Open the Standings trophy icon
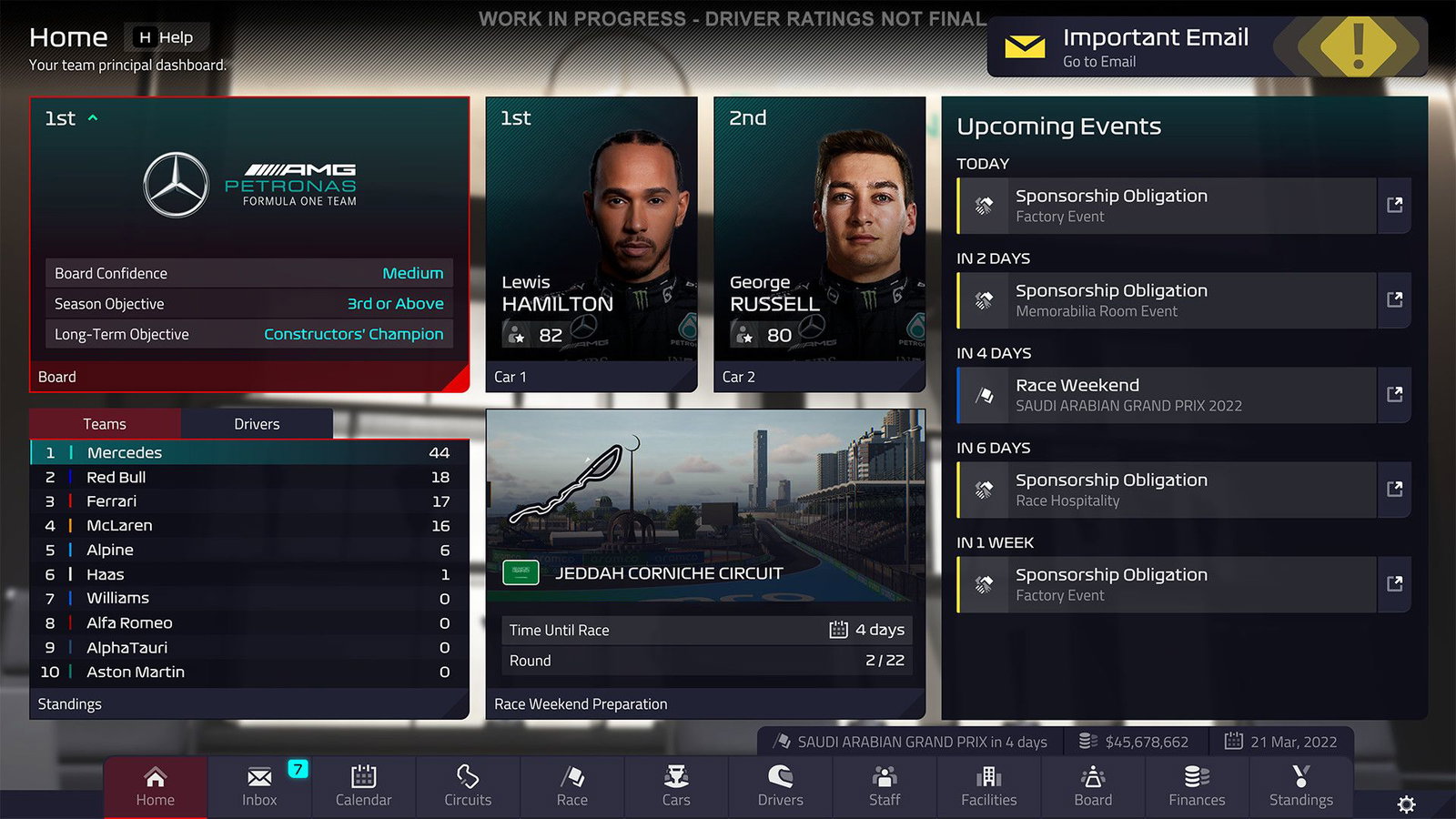 pos(1300,785)
